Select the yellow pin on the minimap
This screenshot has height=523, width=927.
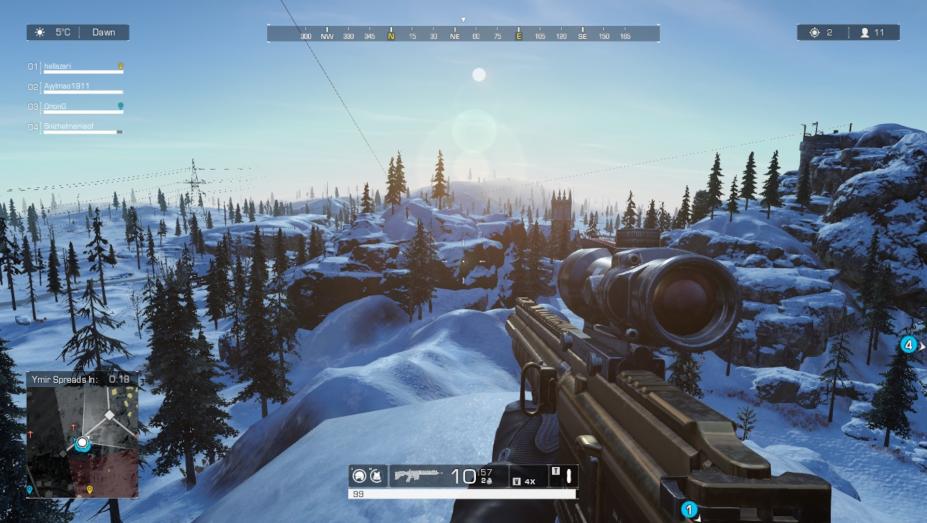(x=90, y=489)
